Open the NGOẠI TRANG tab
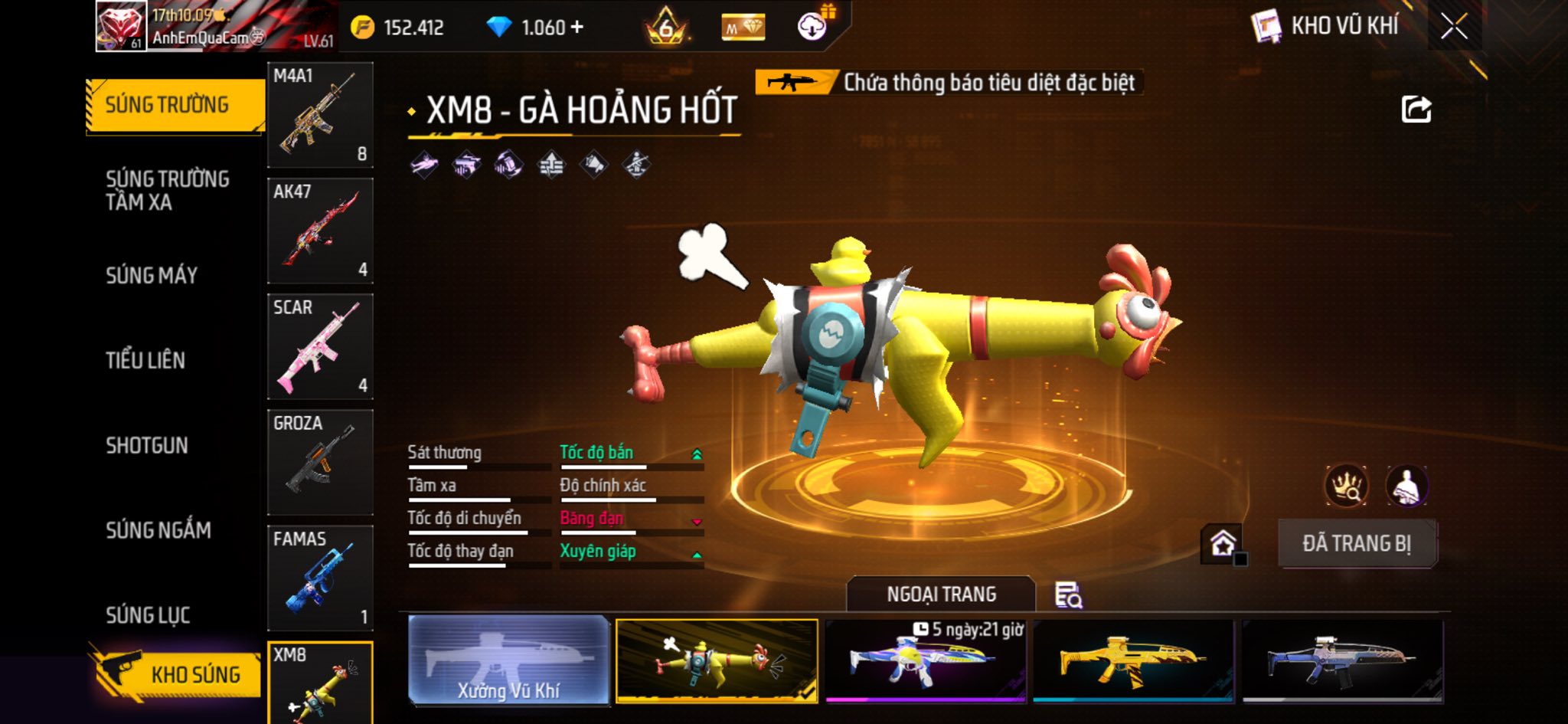1568x724 pixels. (941, 595)
